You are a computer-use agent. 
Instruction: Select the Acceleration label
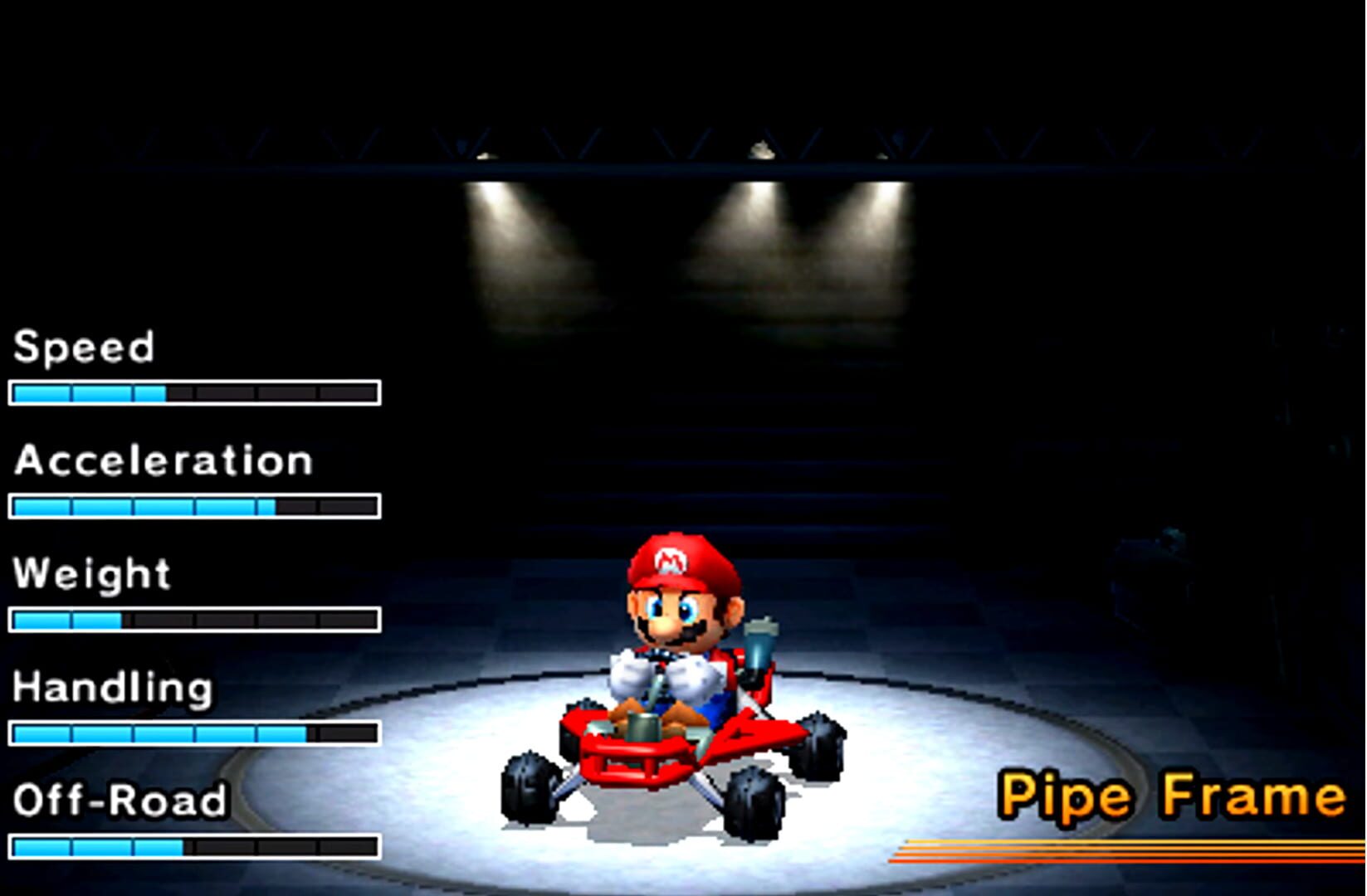coord(162,461)
